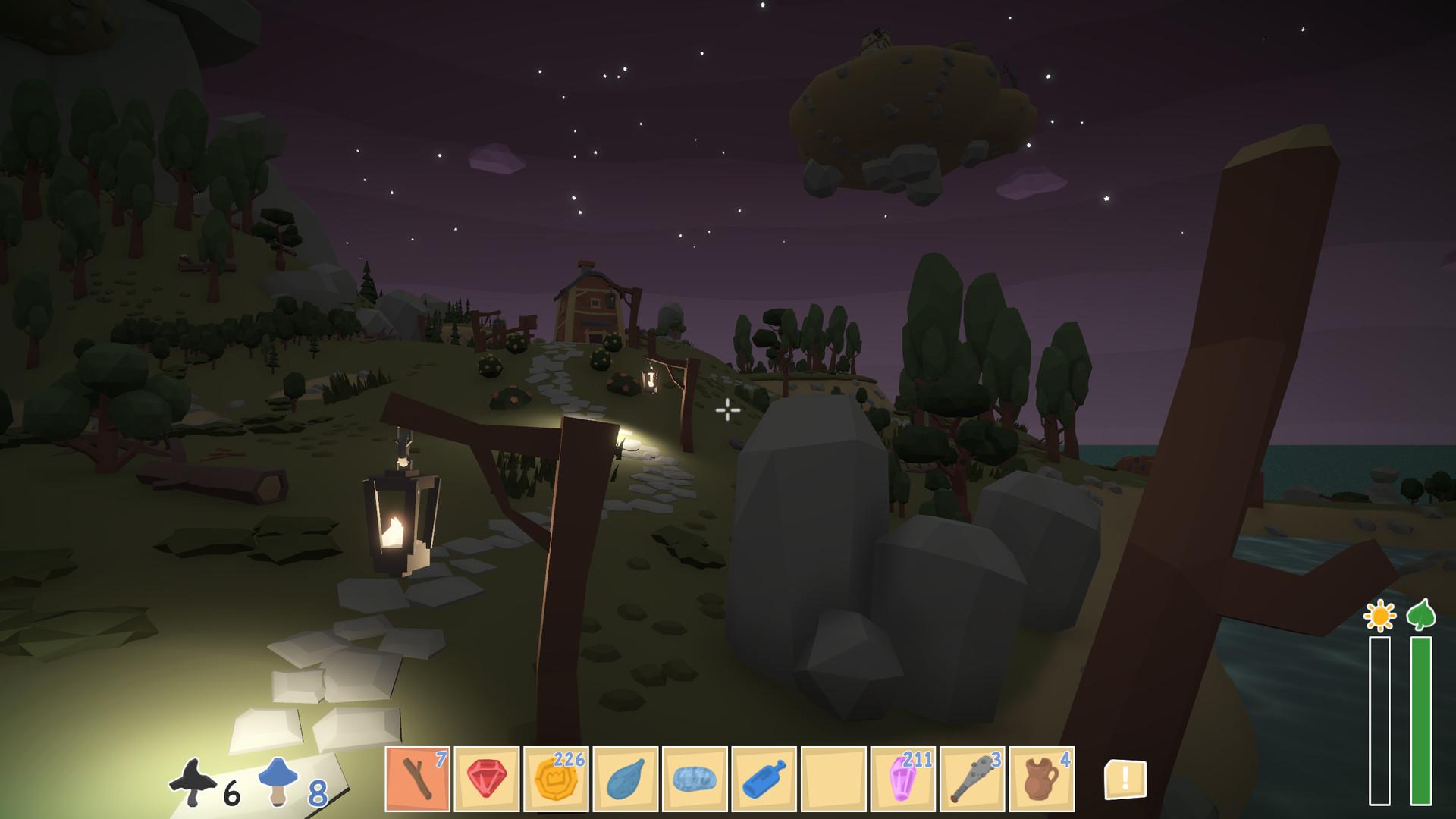1456x819 pixels.
Task: Open the exclamation mark notification box
Action: click(1125, 779)
